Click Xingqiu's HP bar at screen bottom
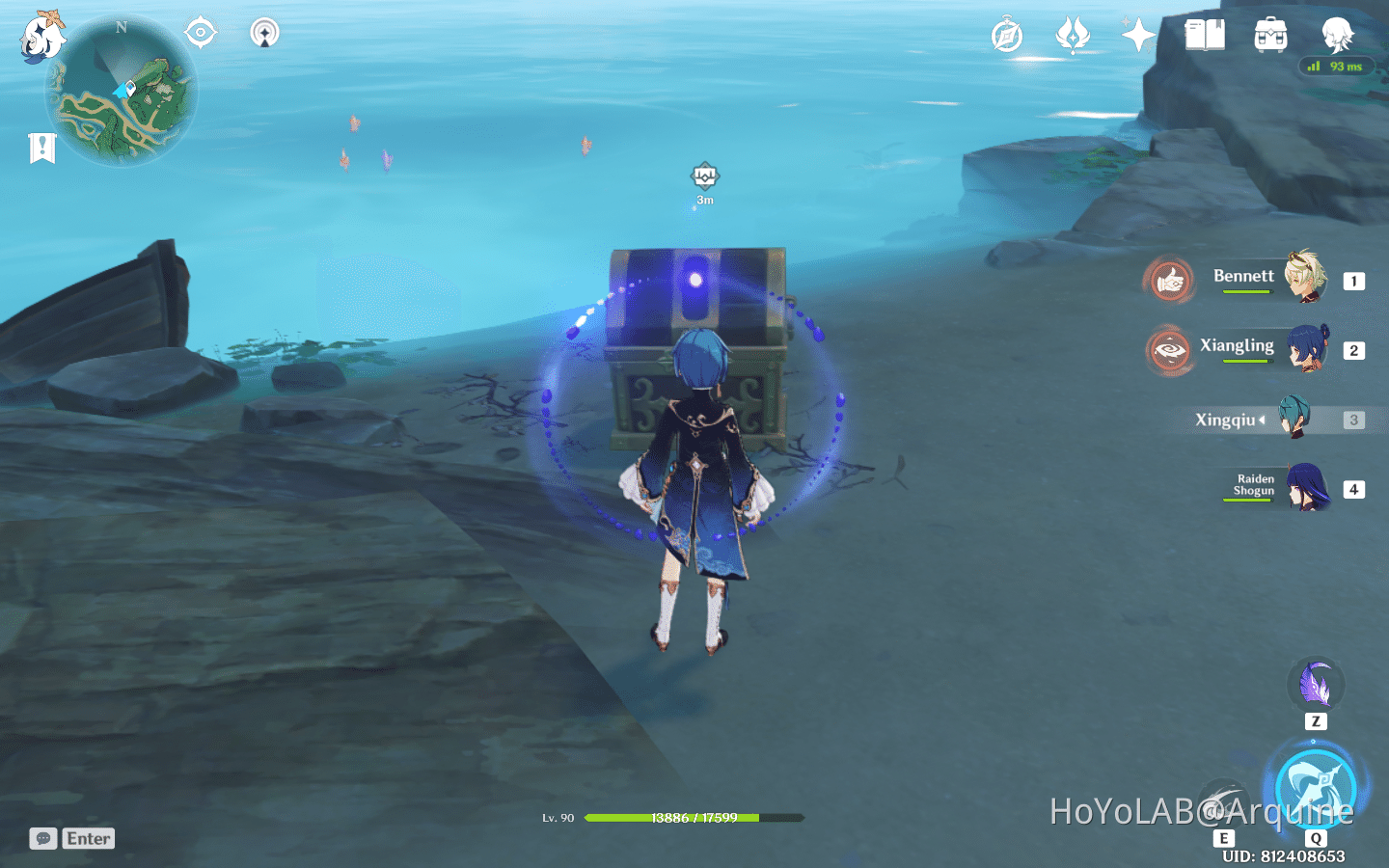The height and width of the screenshot is (868, 1389). coord(693,818)
